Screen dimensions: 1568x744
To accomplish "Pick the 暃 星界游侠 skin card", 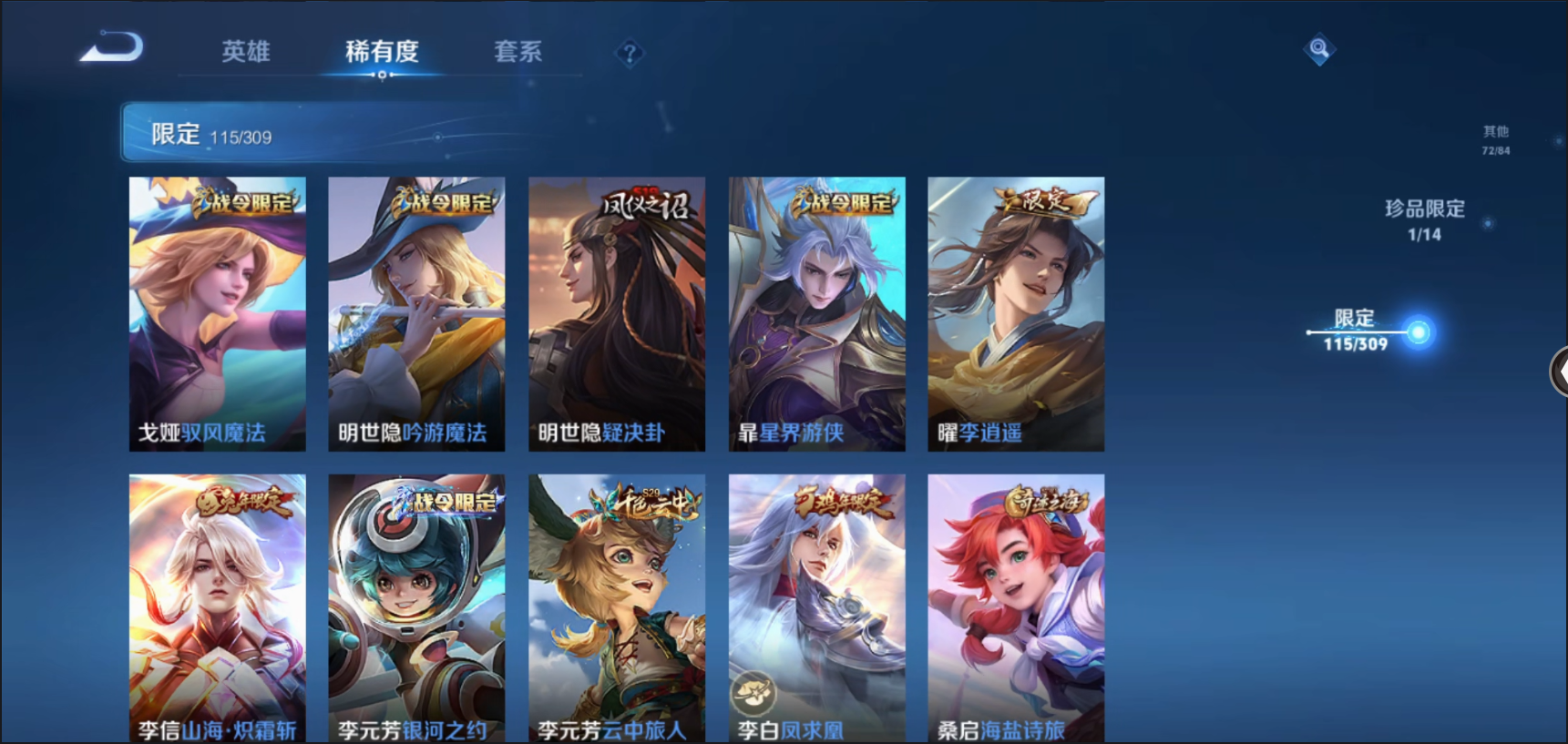I will coord(816,313).
